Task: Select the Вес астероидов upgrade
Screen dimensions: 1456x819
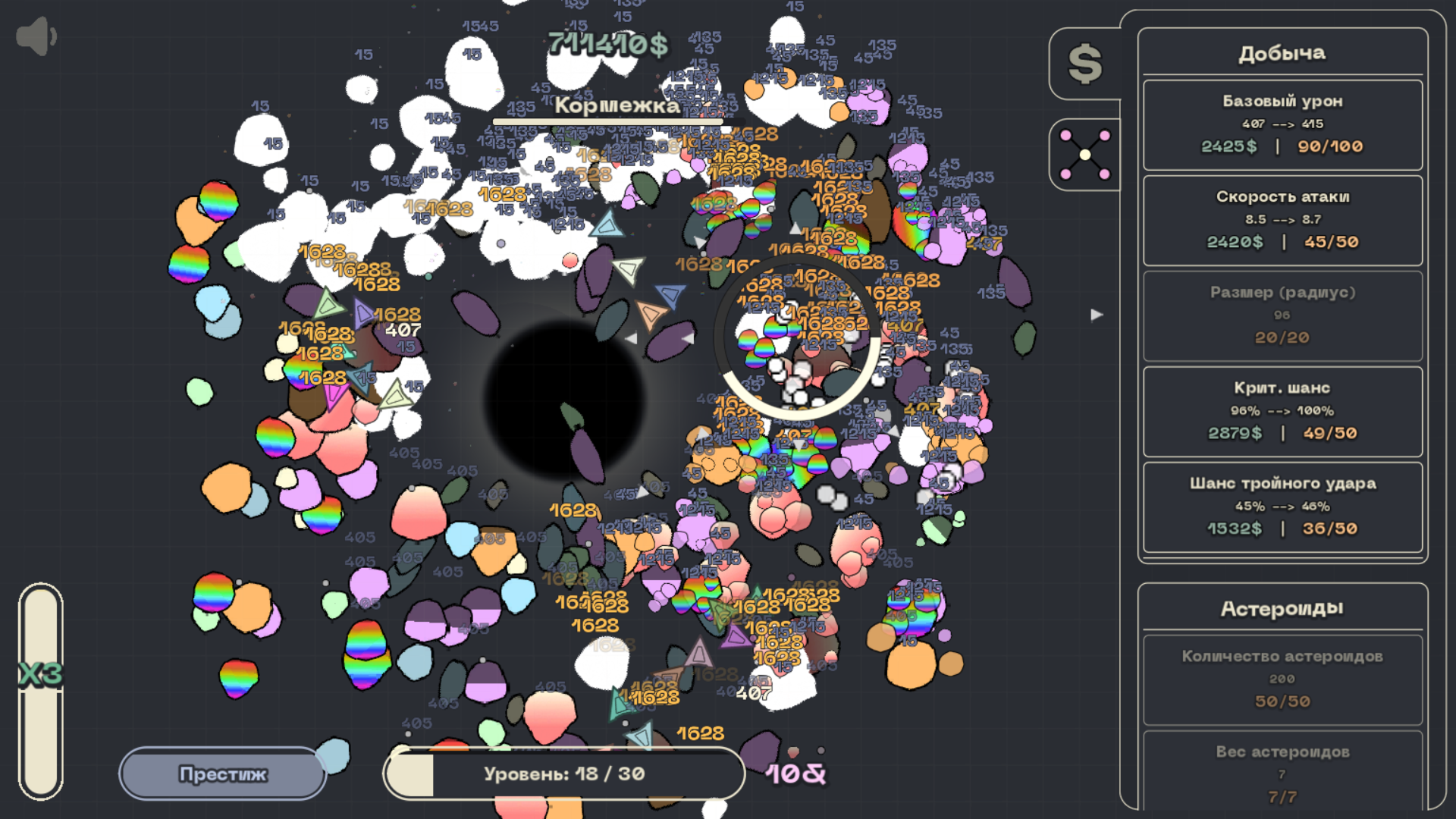Action: coord(1282,773)
